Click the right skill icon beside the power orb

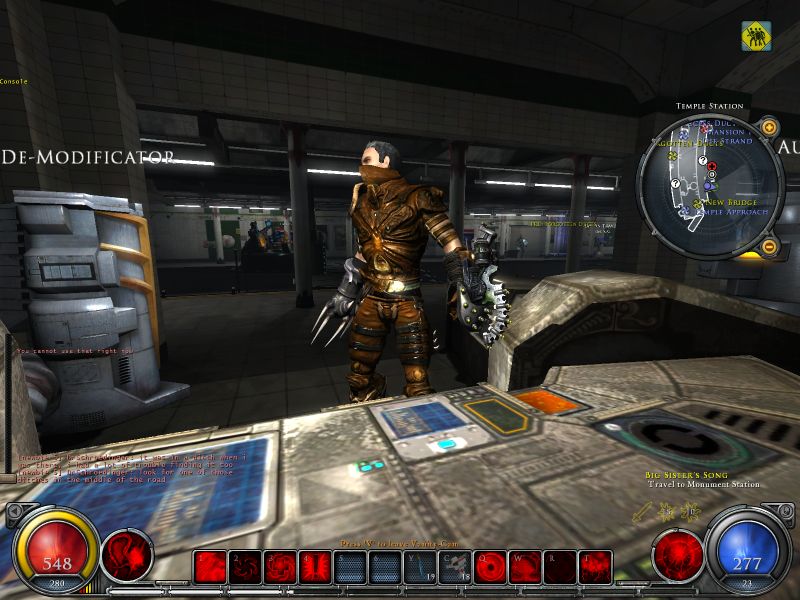677,556
